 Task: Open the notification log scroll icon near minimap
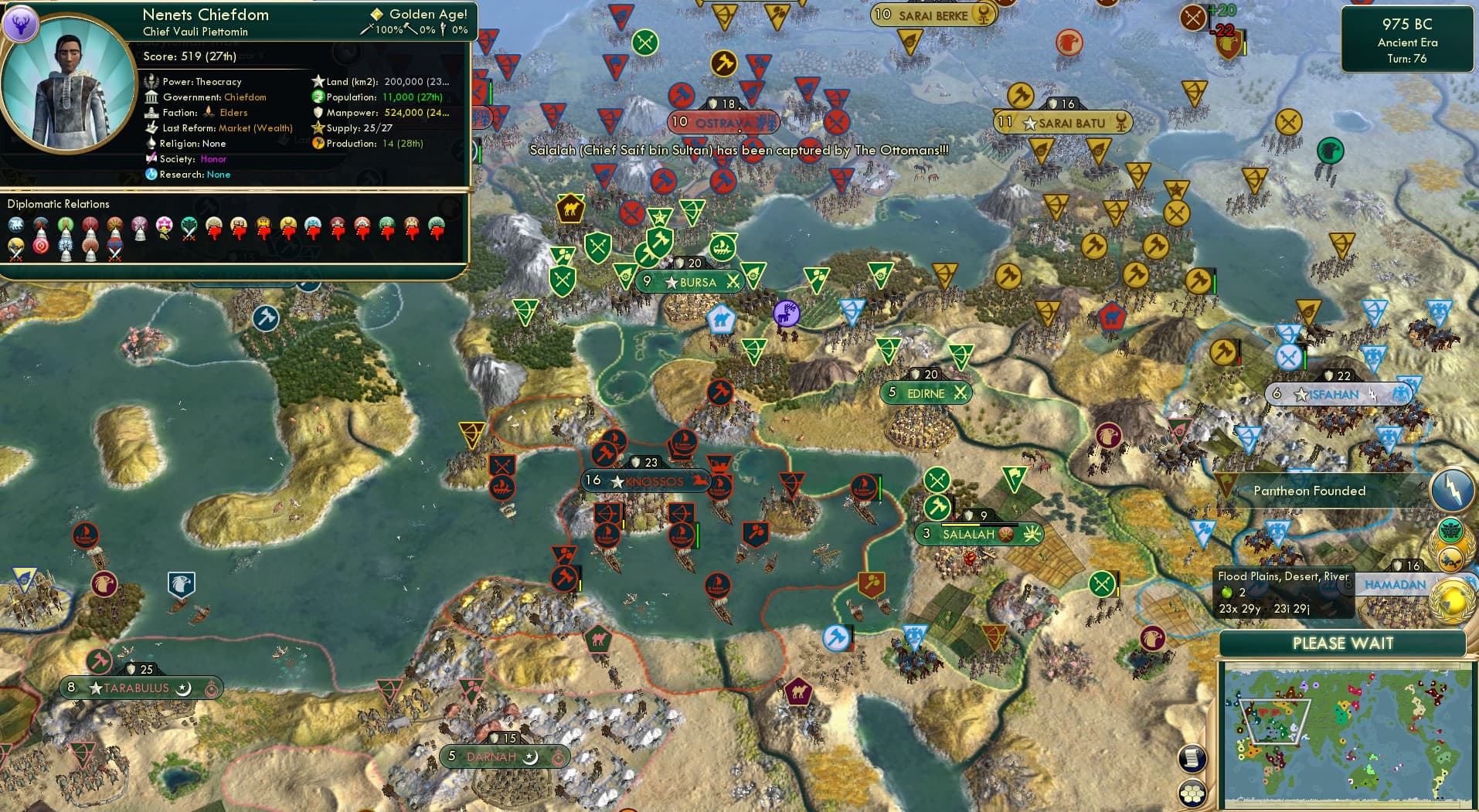1193,759
